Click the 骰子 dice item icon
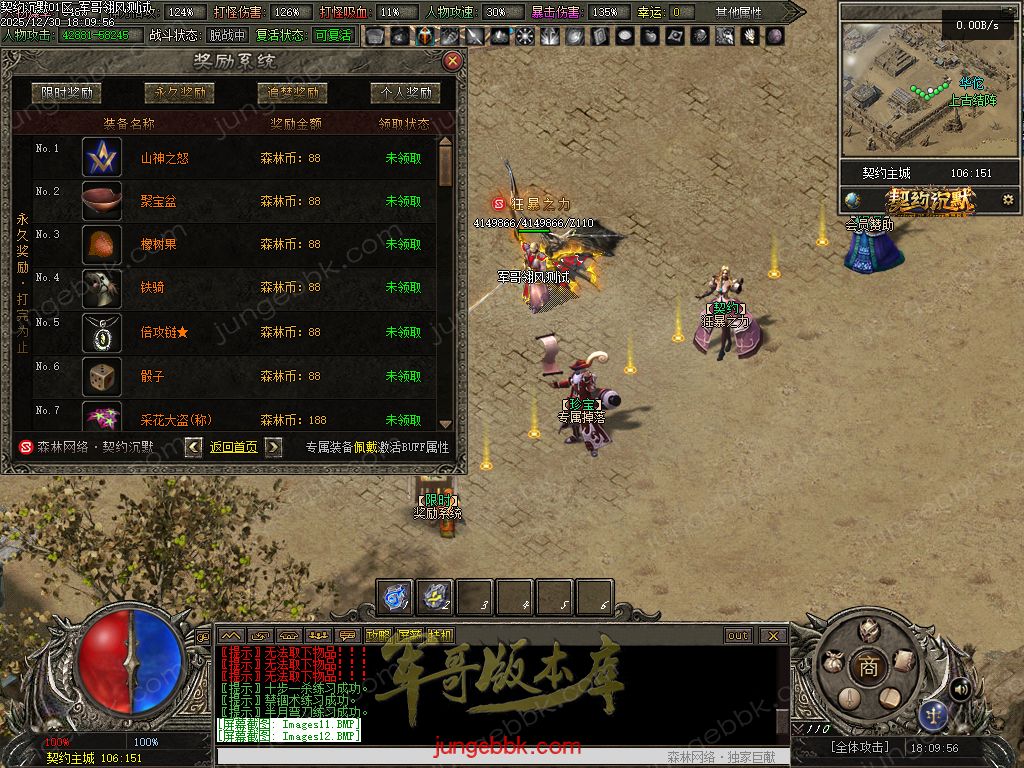The image size is (1024, 768). coord(102,376)
